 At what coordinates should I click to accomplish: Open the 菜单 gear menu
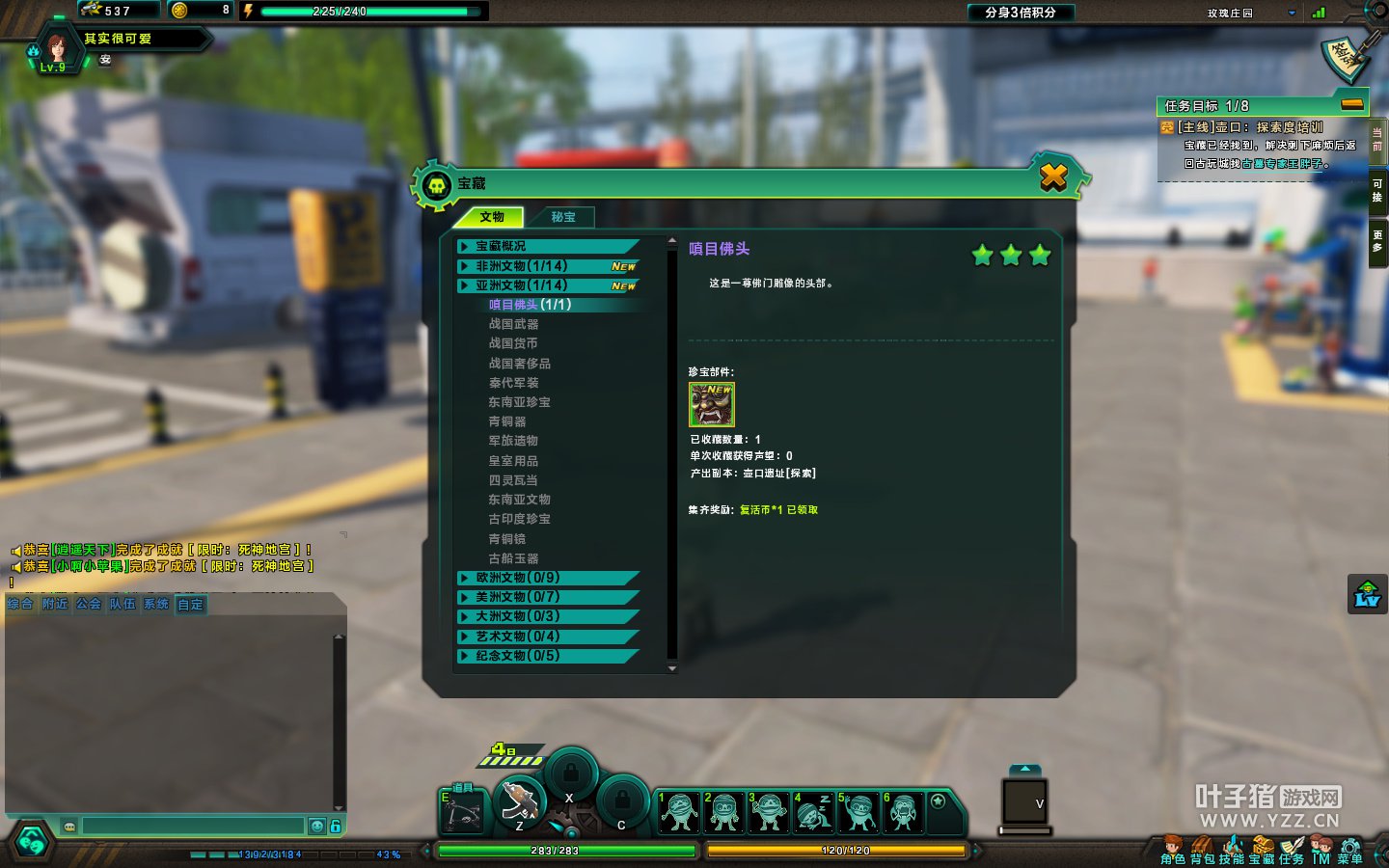point(1349,852)
